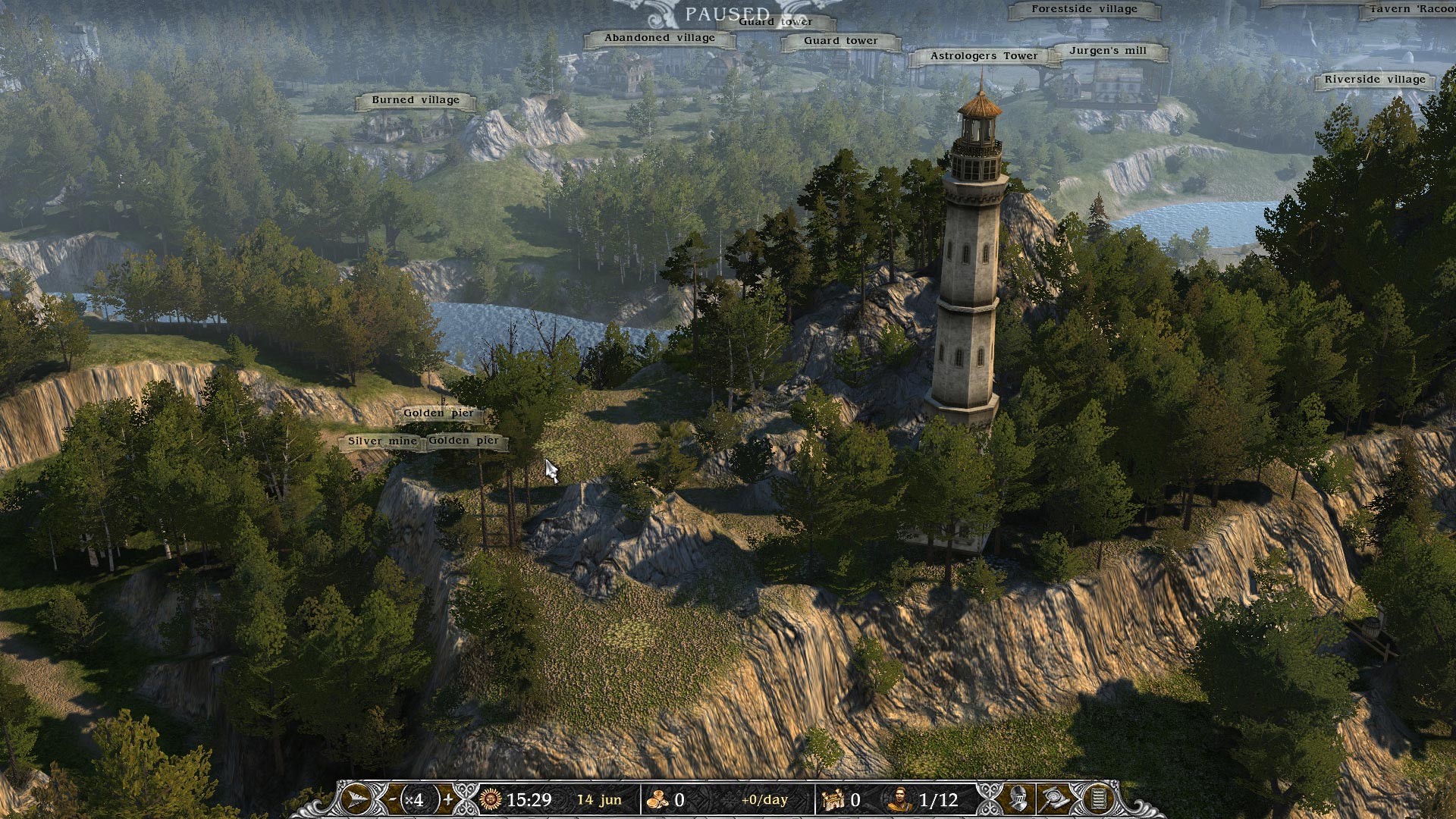Jump to the Astrologers Tower label
Image resolution: width=1456 pixels, height=819 pixels.
[x=984, y=56]
